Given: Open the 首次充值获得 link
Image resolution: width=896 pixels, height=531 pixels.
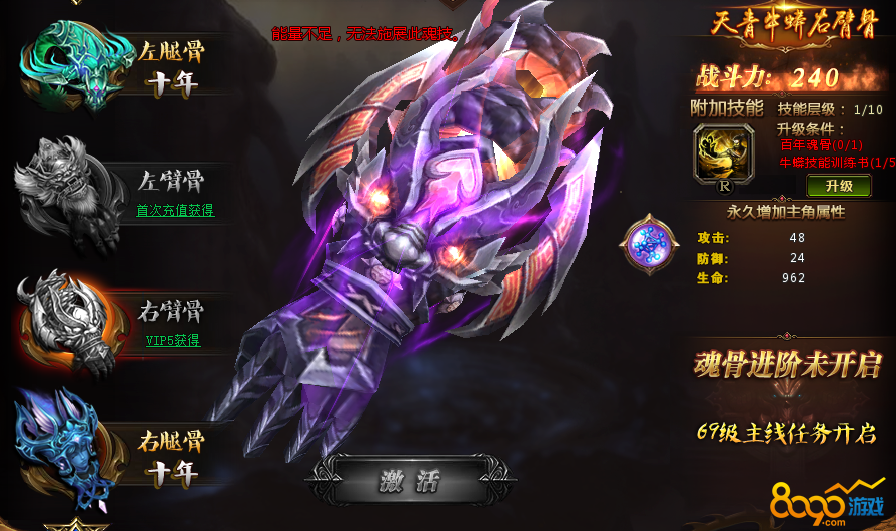Looking at the screenshot, I should [x=175, y=211].
